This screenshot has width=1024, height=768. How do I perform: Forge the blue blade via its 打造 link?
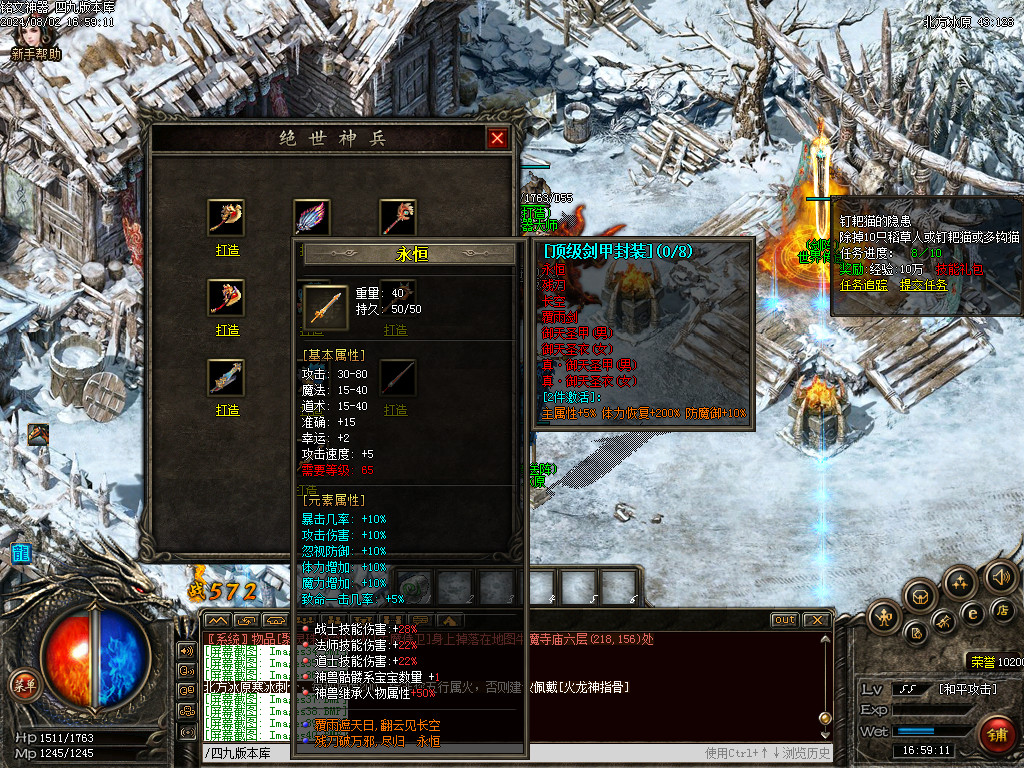(227, 410)
